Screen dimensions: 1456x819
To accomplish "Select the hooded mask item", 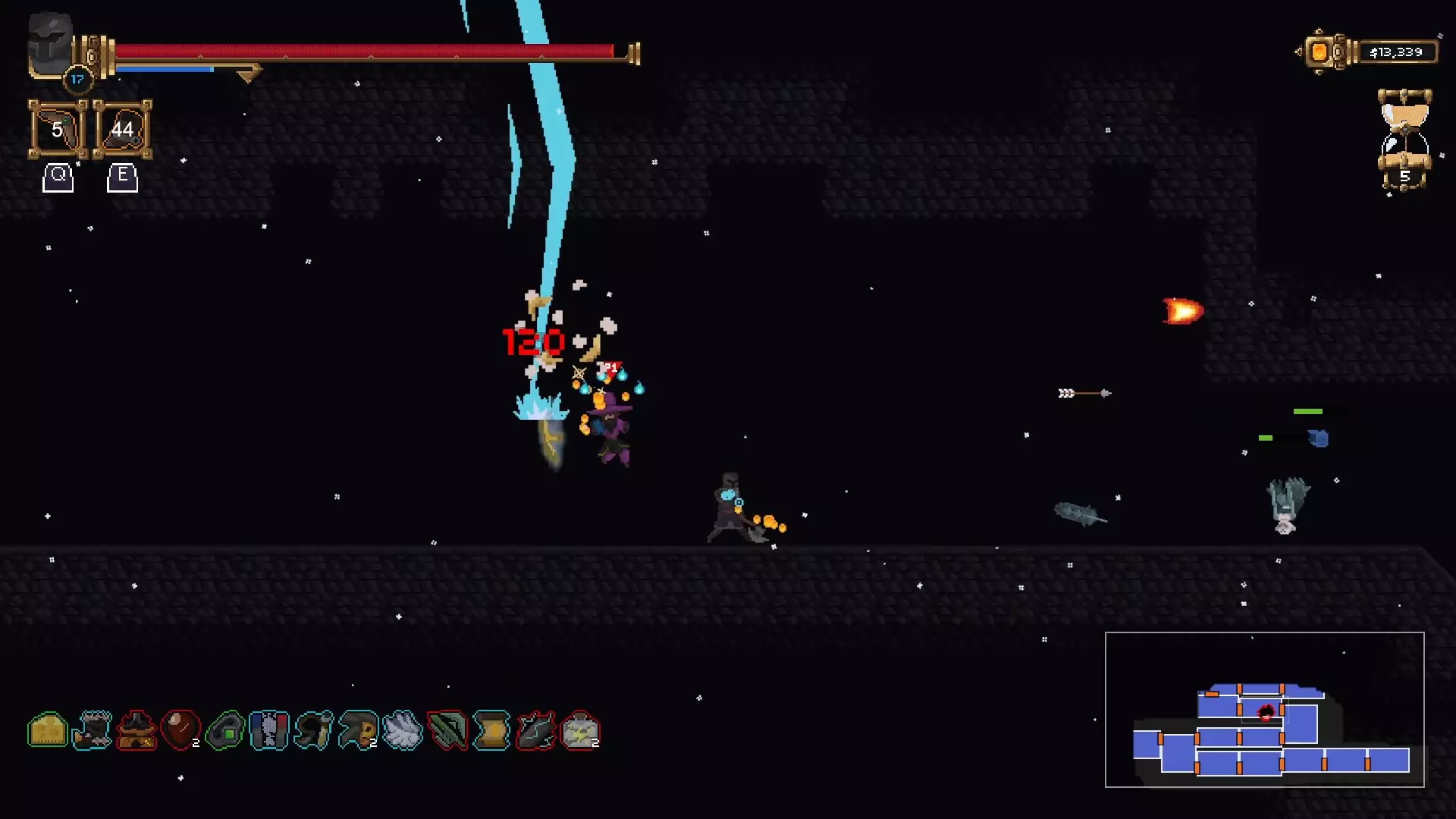I will click(358, 730).
